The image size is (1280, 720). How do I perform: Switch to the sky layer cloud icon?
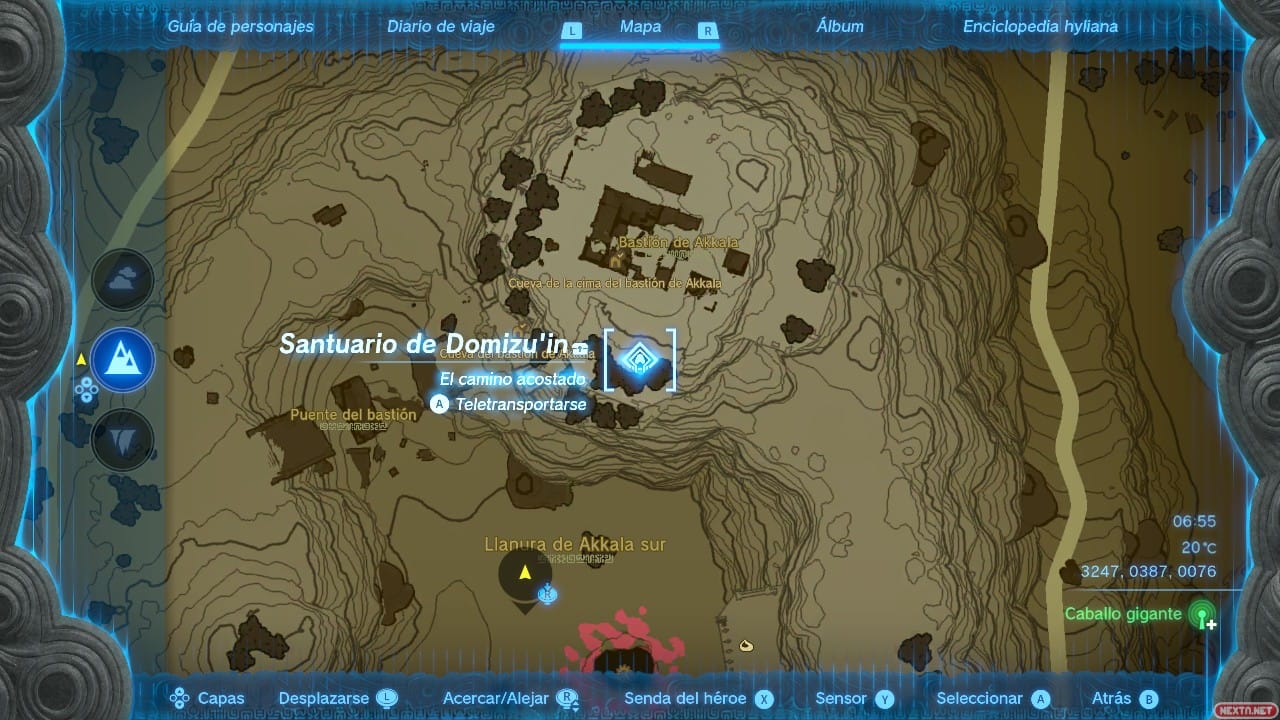[123, 280]
